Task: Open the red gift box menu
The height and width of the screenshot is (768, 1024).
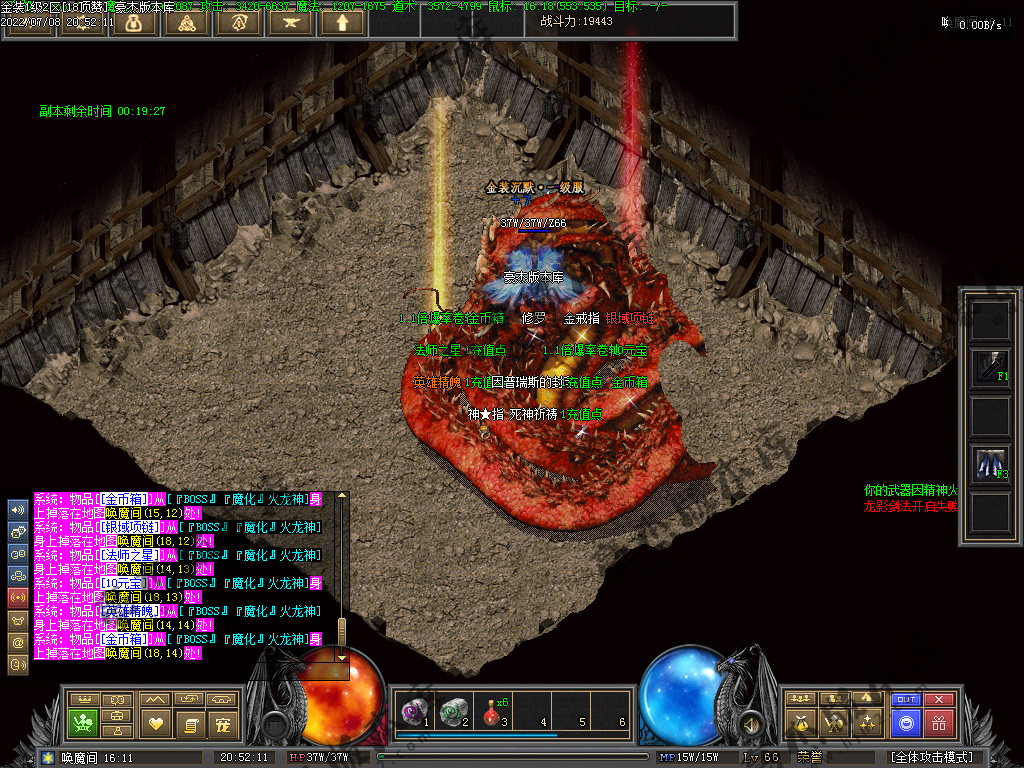Action: (938, 722)
